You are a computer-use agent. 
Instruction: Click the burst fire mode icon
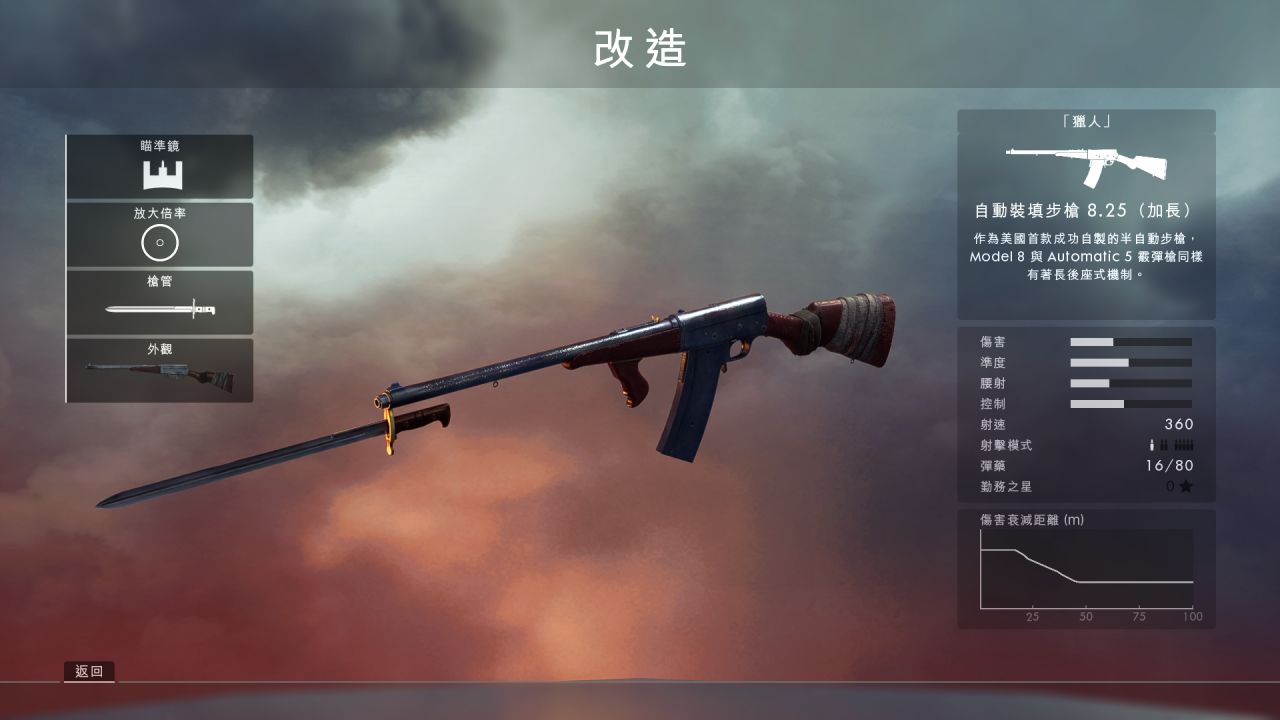coord(1164,446)
